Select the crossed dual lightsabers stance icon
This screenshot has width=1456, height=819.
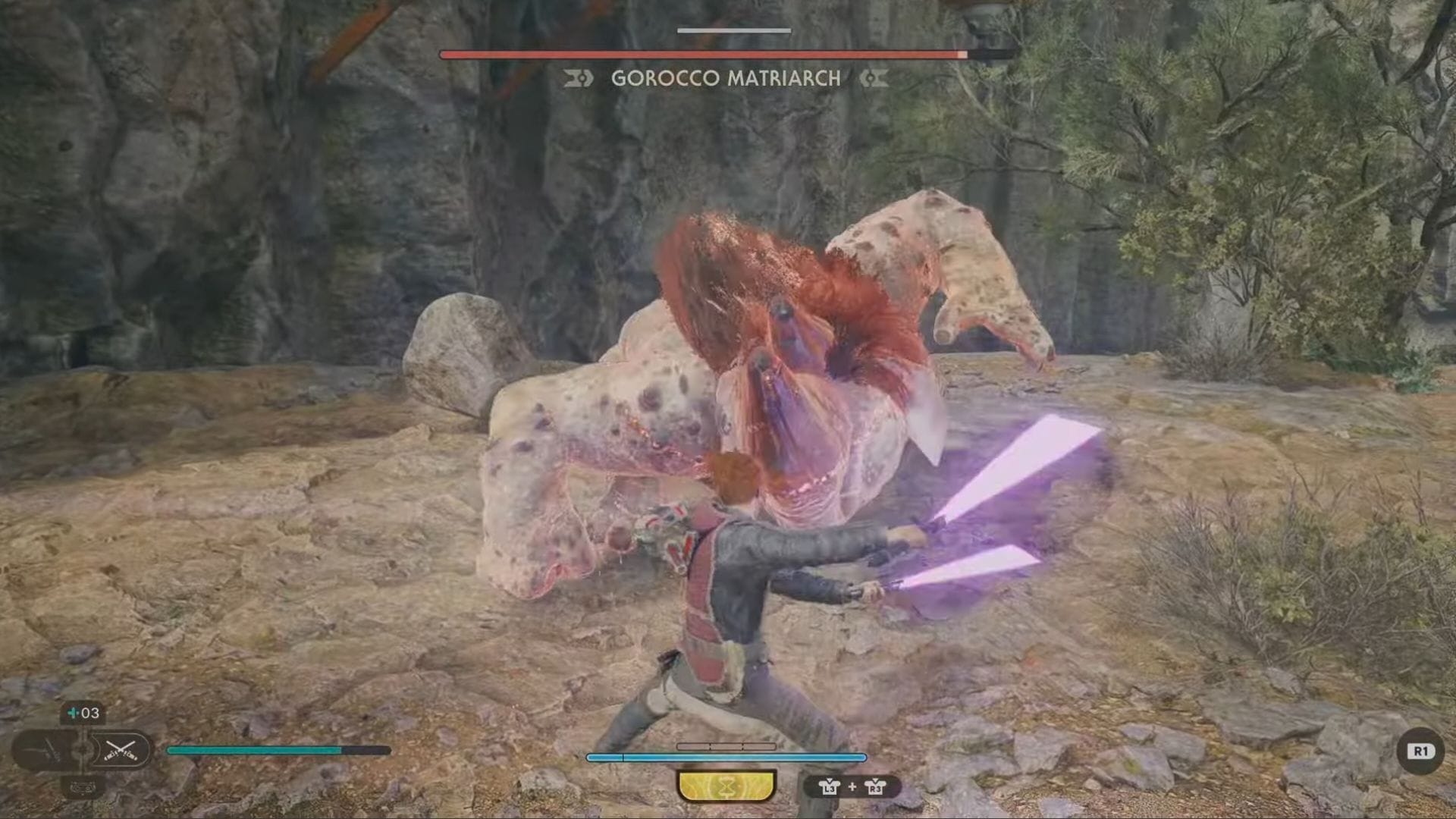tap(121, 751)
